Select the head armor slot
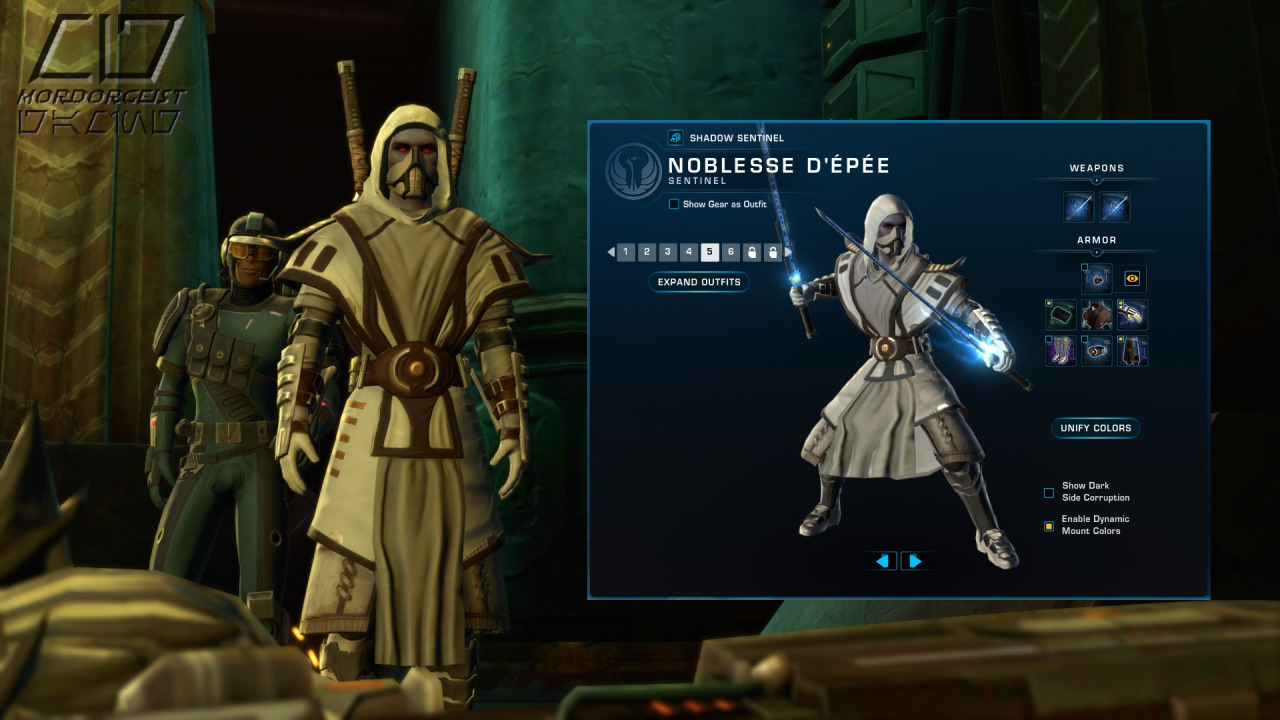 1097,279
